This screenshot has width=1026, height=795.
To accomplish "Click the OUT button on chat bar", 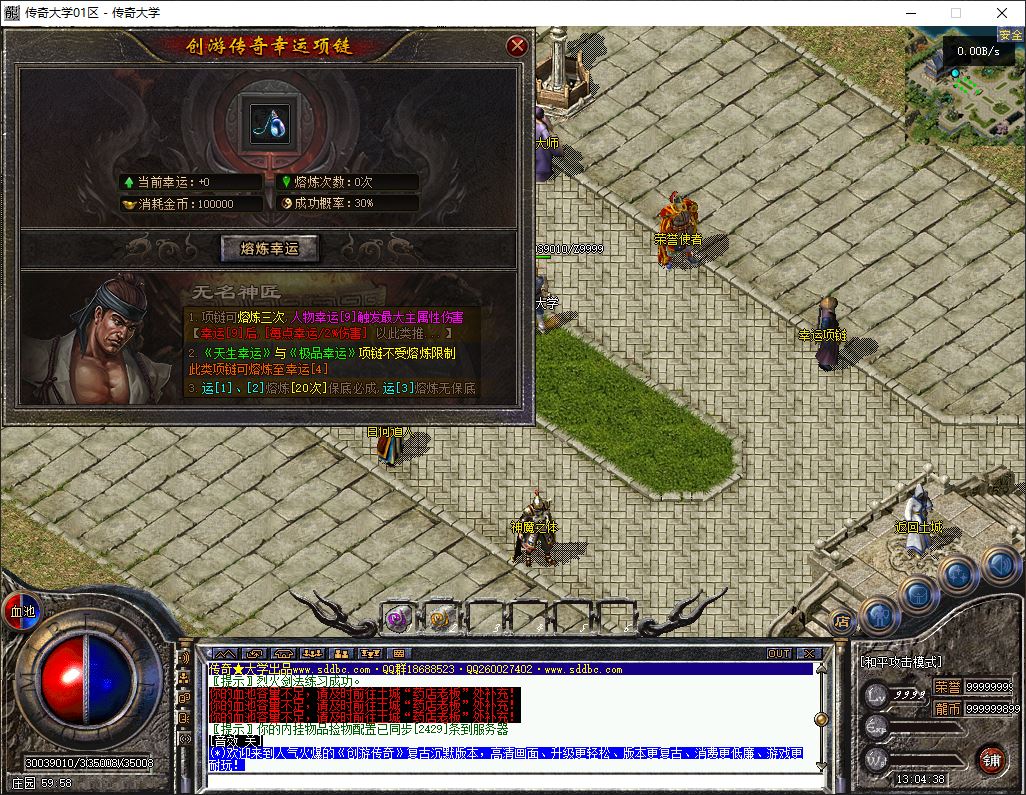I will click(x=779, y=654).
